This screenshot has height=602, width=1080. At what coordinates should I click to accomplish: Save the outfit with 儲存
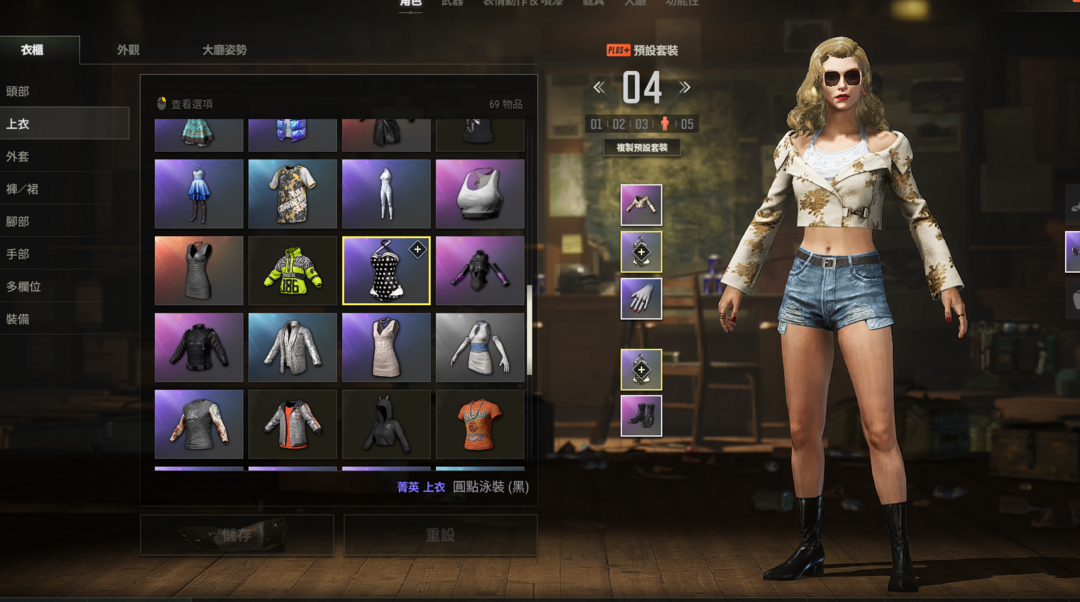(x=237, y=535)
